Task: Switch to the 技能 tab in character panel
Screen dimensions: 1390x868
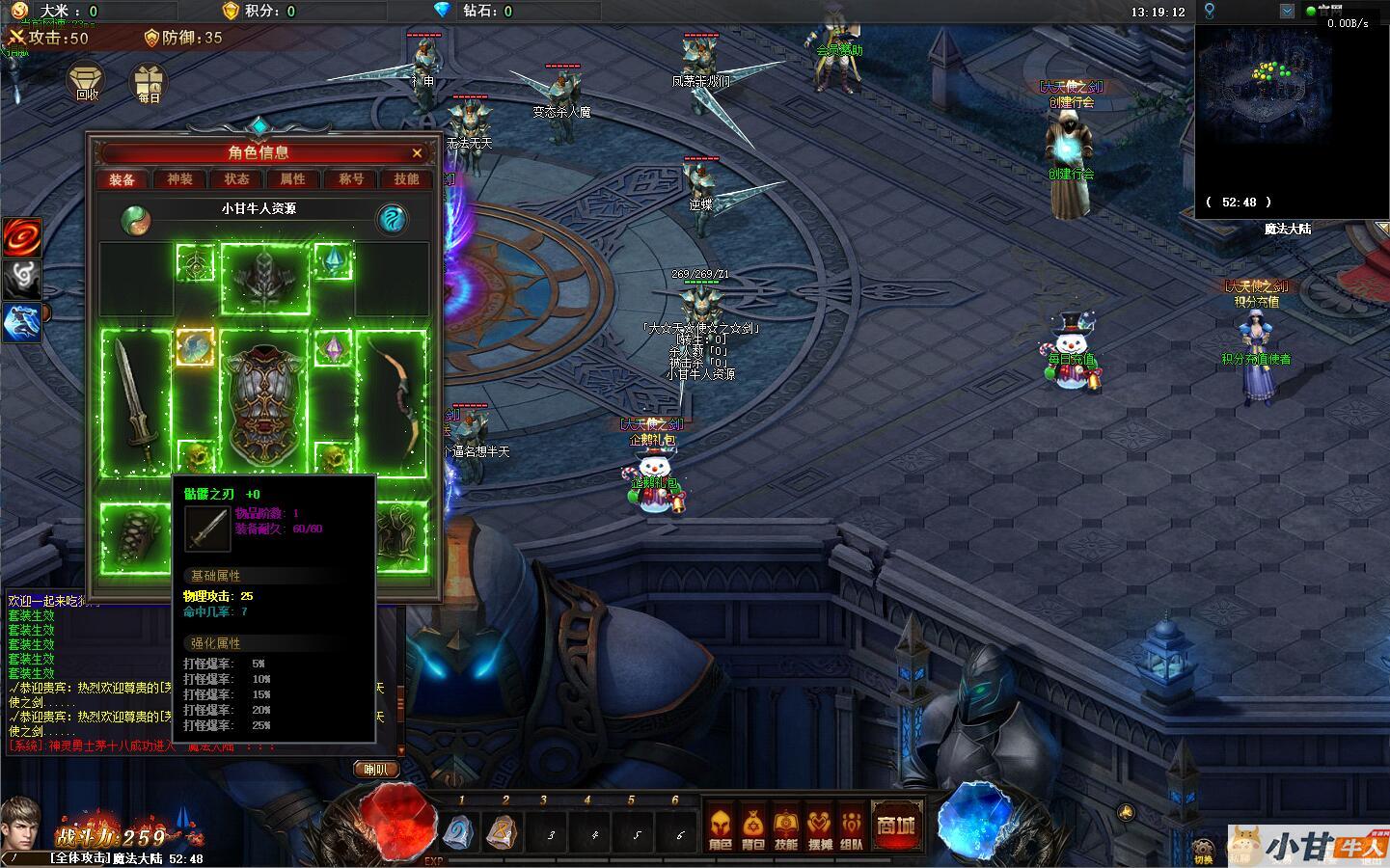Action: tap(406, 179)
